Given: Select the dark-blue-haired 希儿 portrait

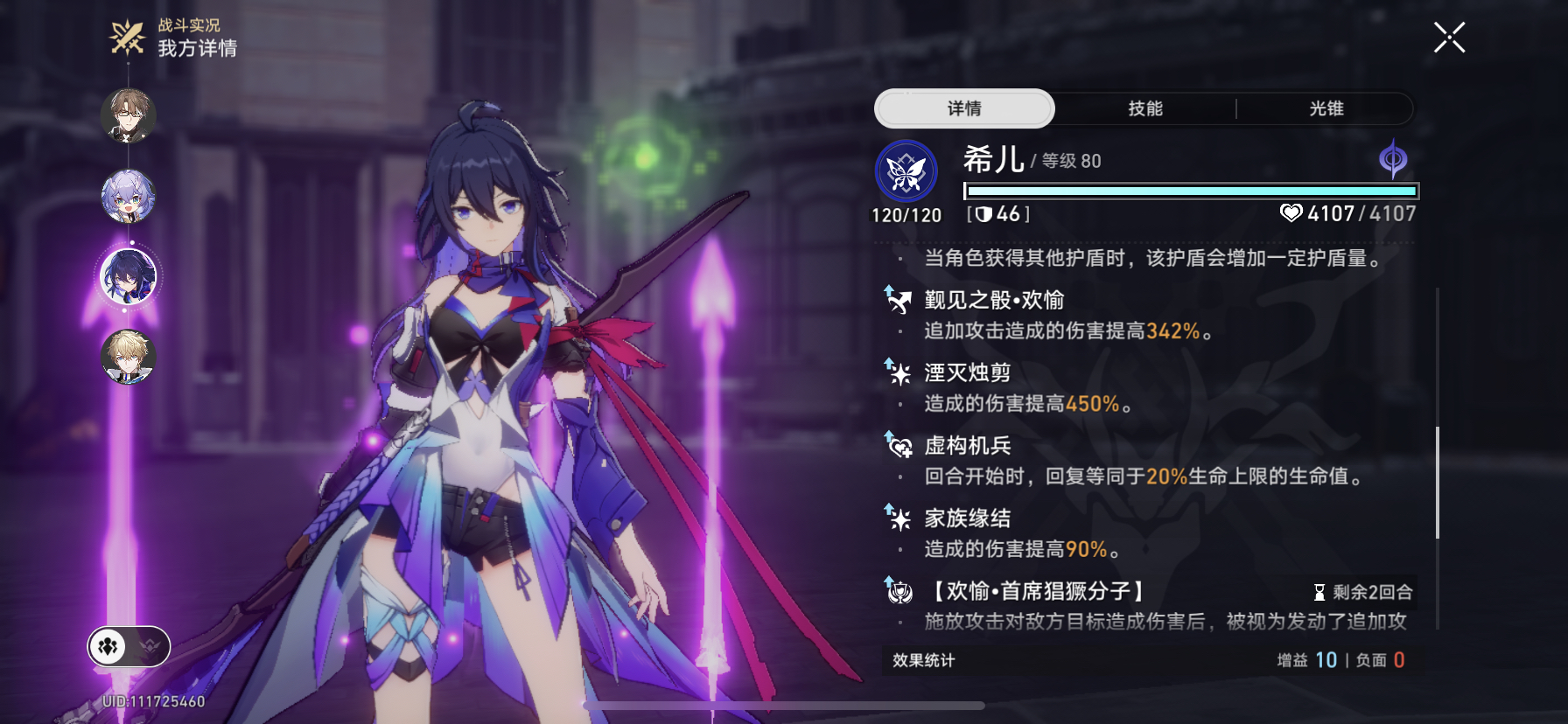Looking at the screenshot, I should click(x=129, y=276).
